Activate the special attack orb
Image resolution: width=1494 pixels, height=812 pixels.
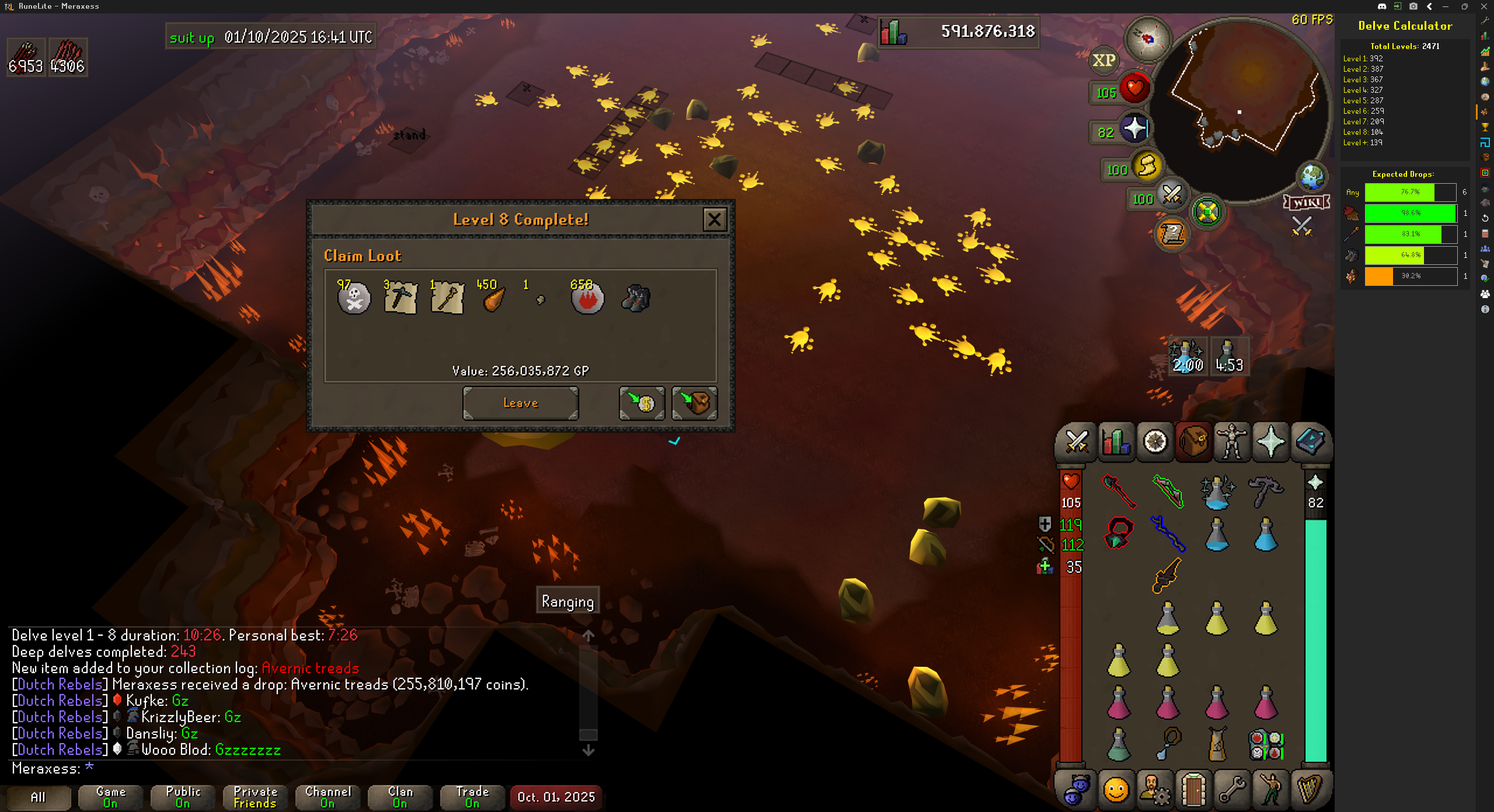pos(1171,194)
